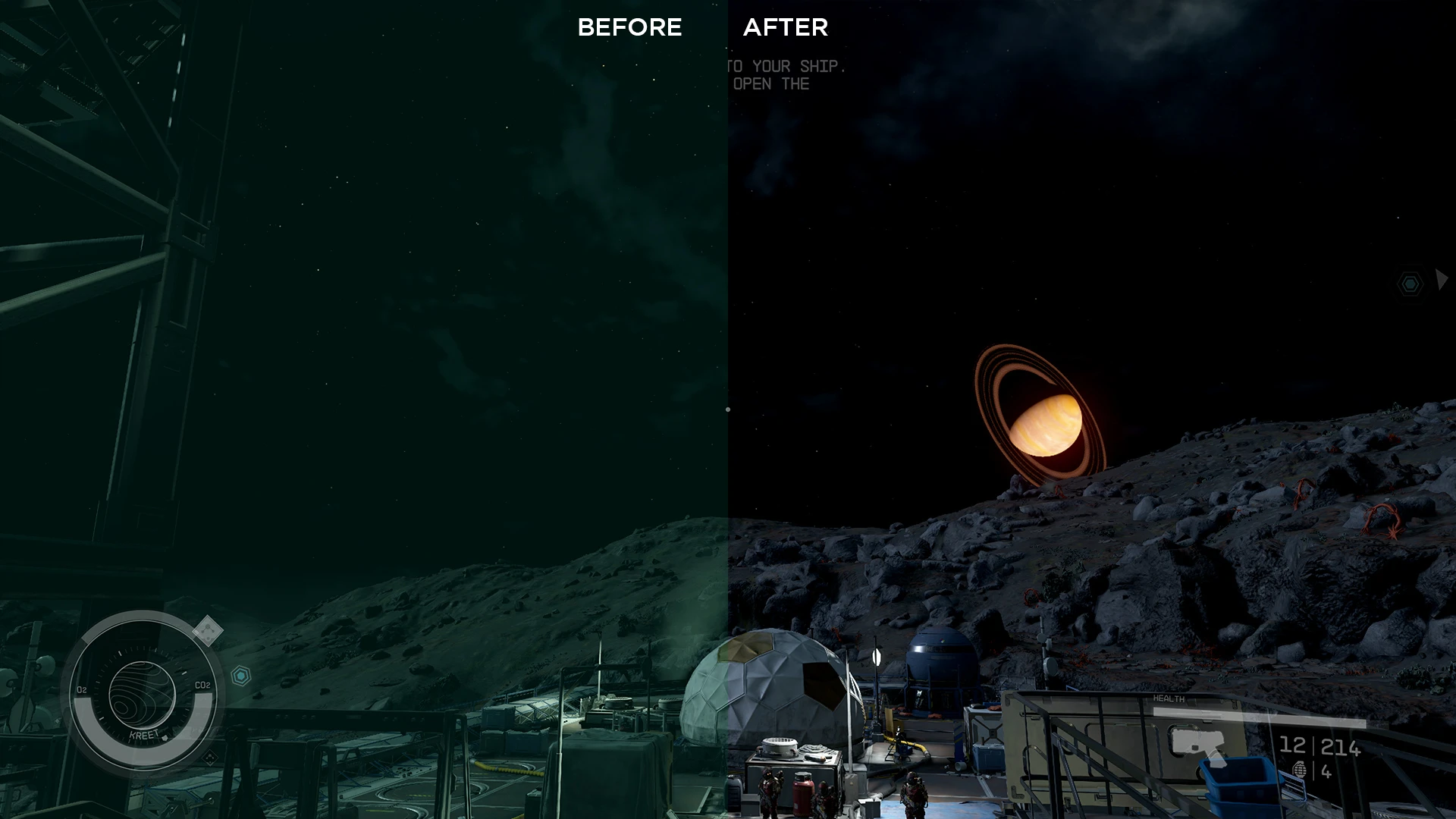
Task: Click the ringed planet in the night sky
Action: (x=1046, y=425)
